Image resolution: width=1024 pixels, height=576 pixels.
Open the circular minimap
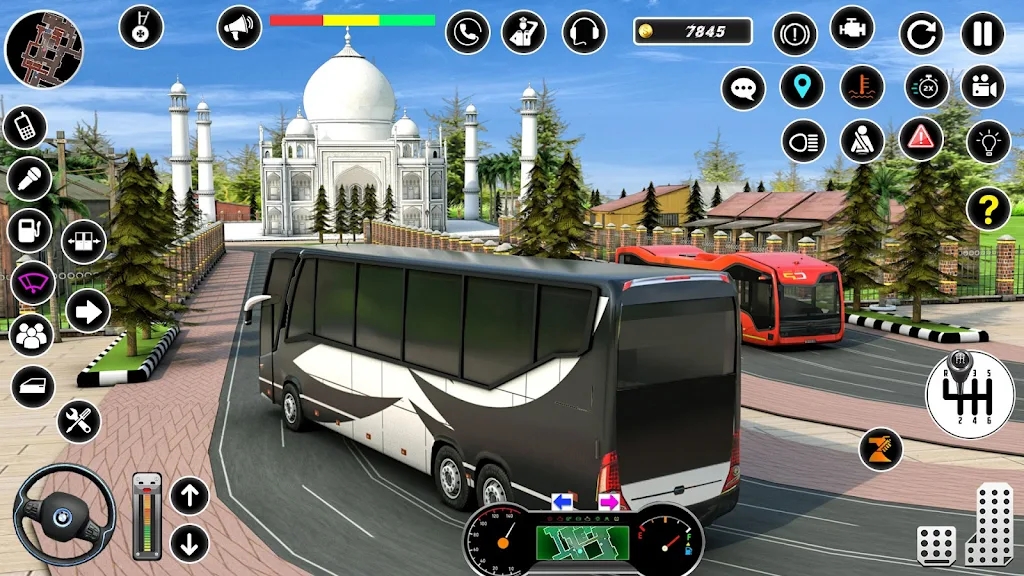[44, 49]
